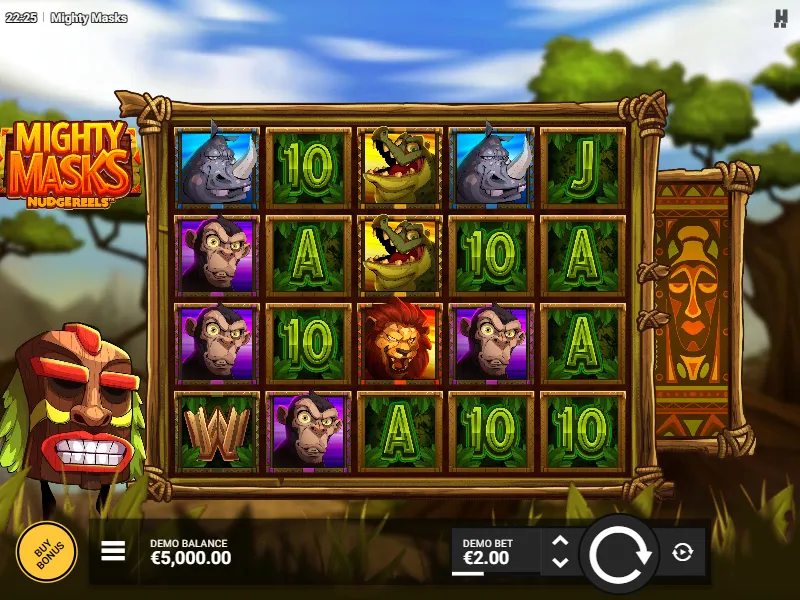Increase the demo bet with up arrow
The width and height of the screenshot is (800, 600).
pyautogui.click(x=560, y=541)
